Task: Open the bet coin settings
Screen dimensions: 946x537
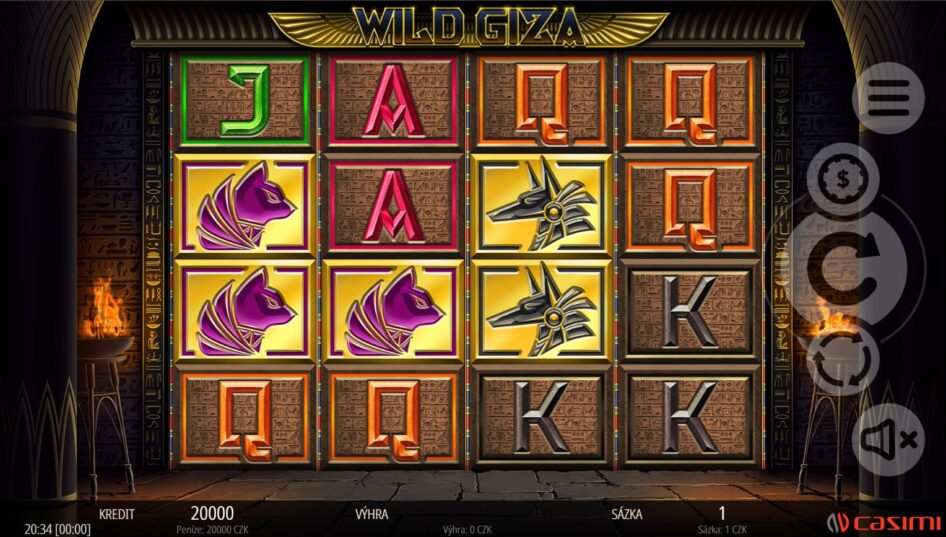Action: point(843,180)
